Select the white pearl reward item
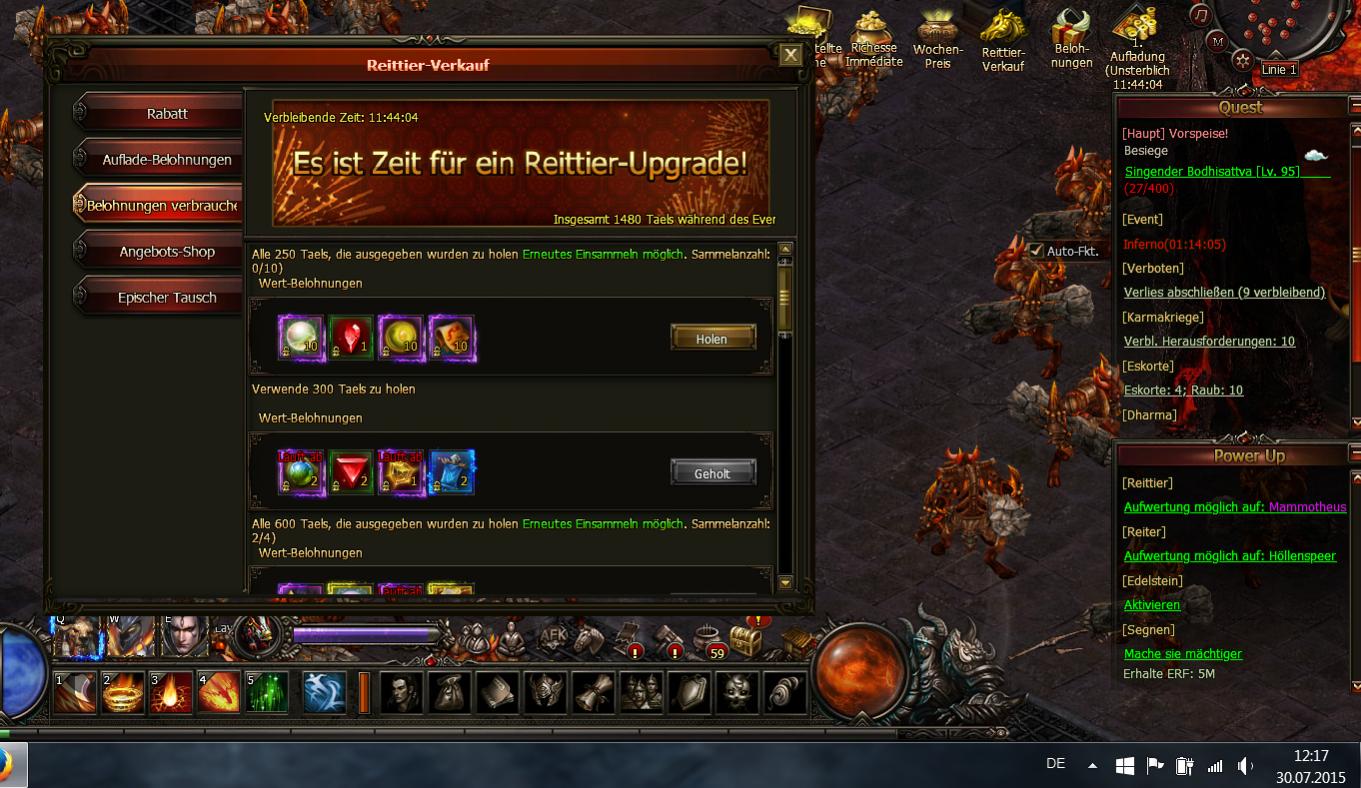The width and height of the screenshot is (1361, 788). (301, 338)
